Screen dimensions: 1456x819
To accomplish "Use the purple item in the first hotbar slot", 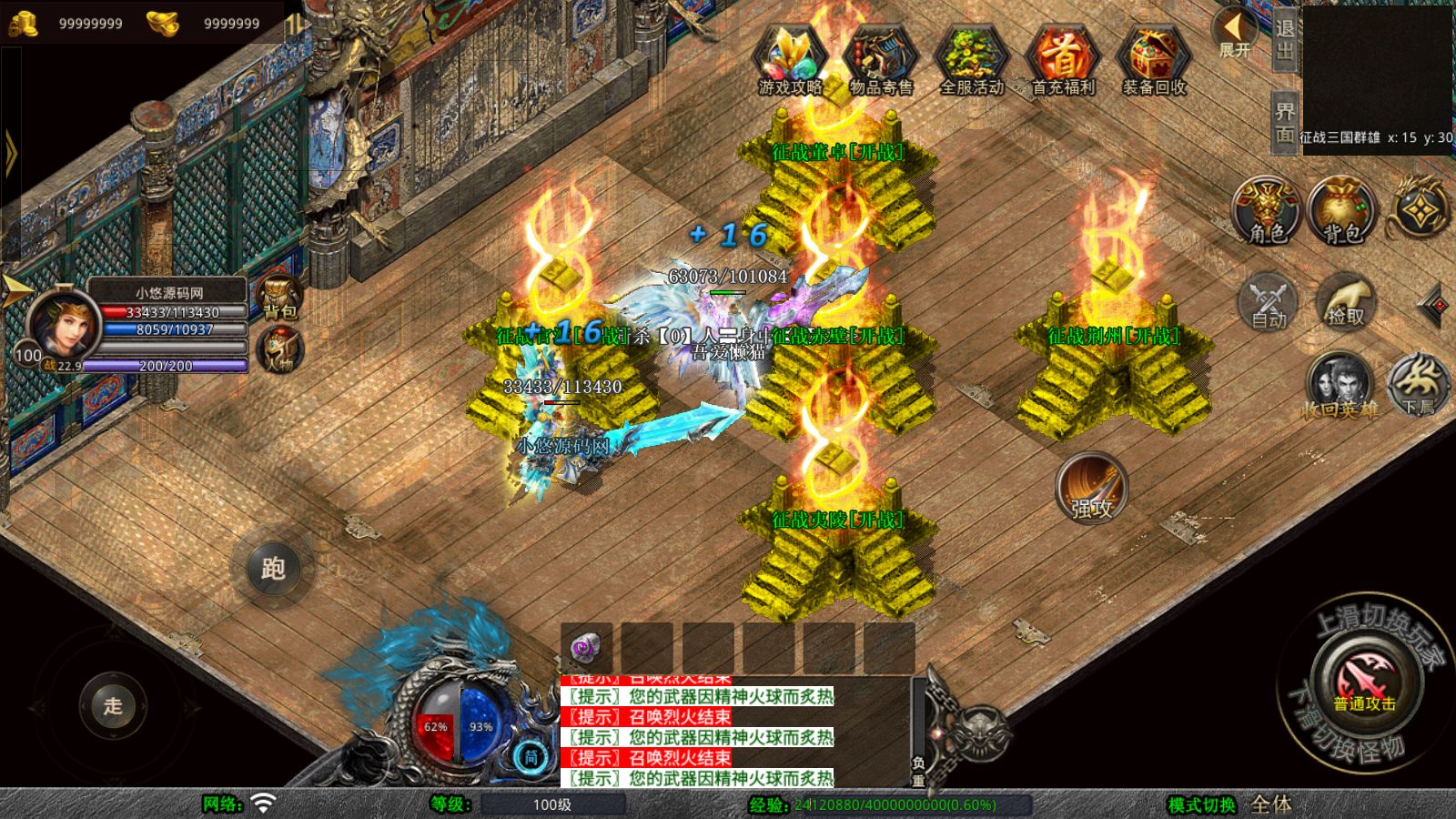I will (586, 647).
